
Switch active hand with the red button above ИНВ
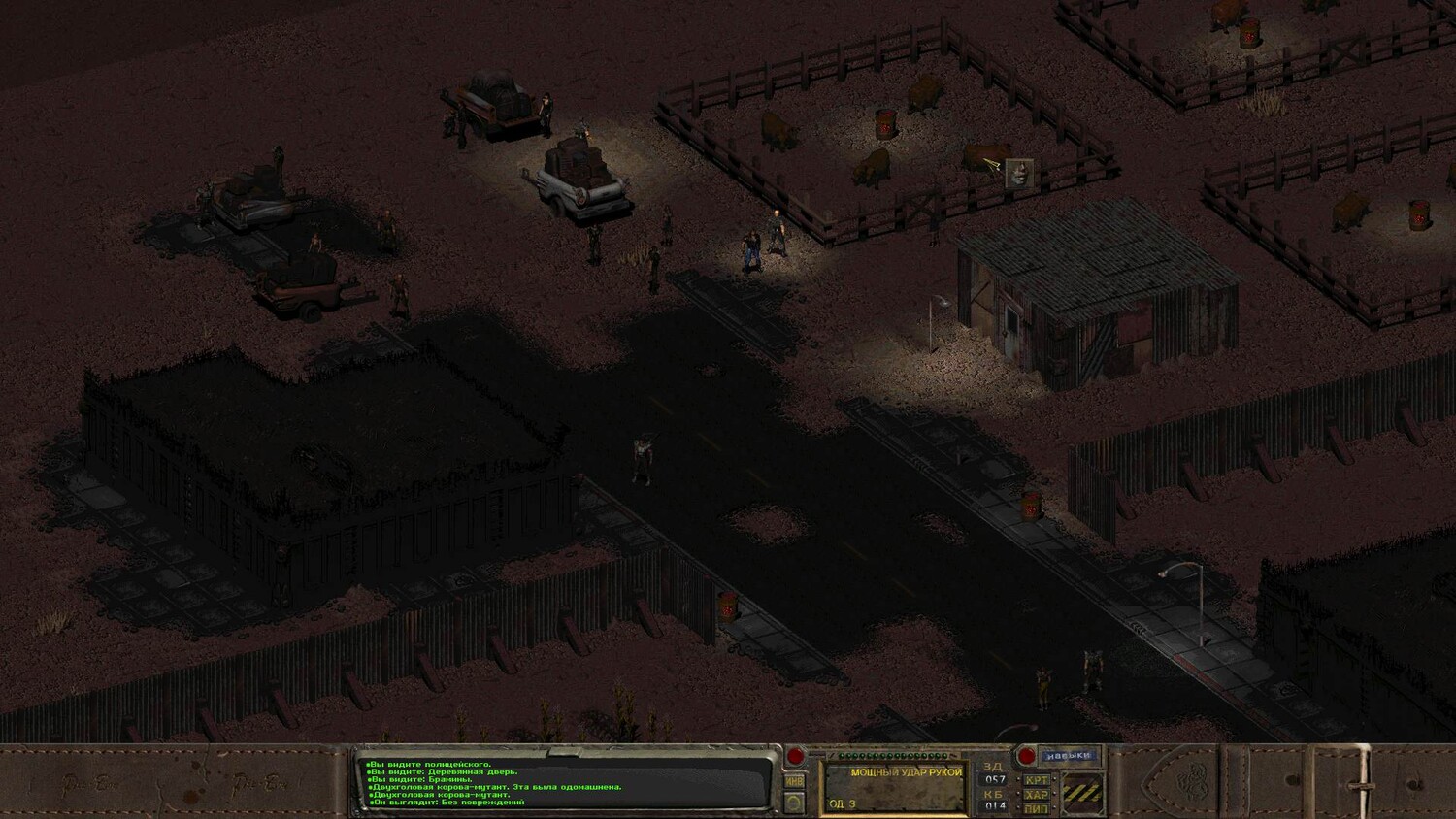pos(795,757)
